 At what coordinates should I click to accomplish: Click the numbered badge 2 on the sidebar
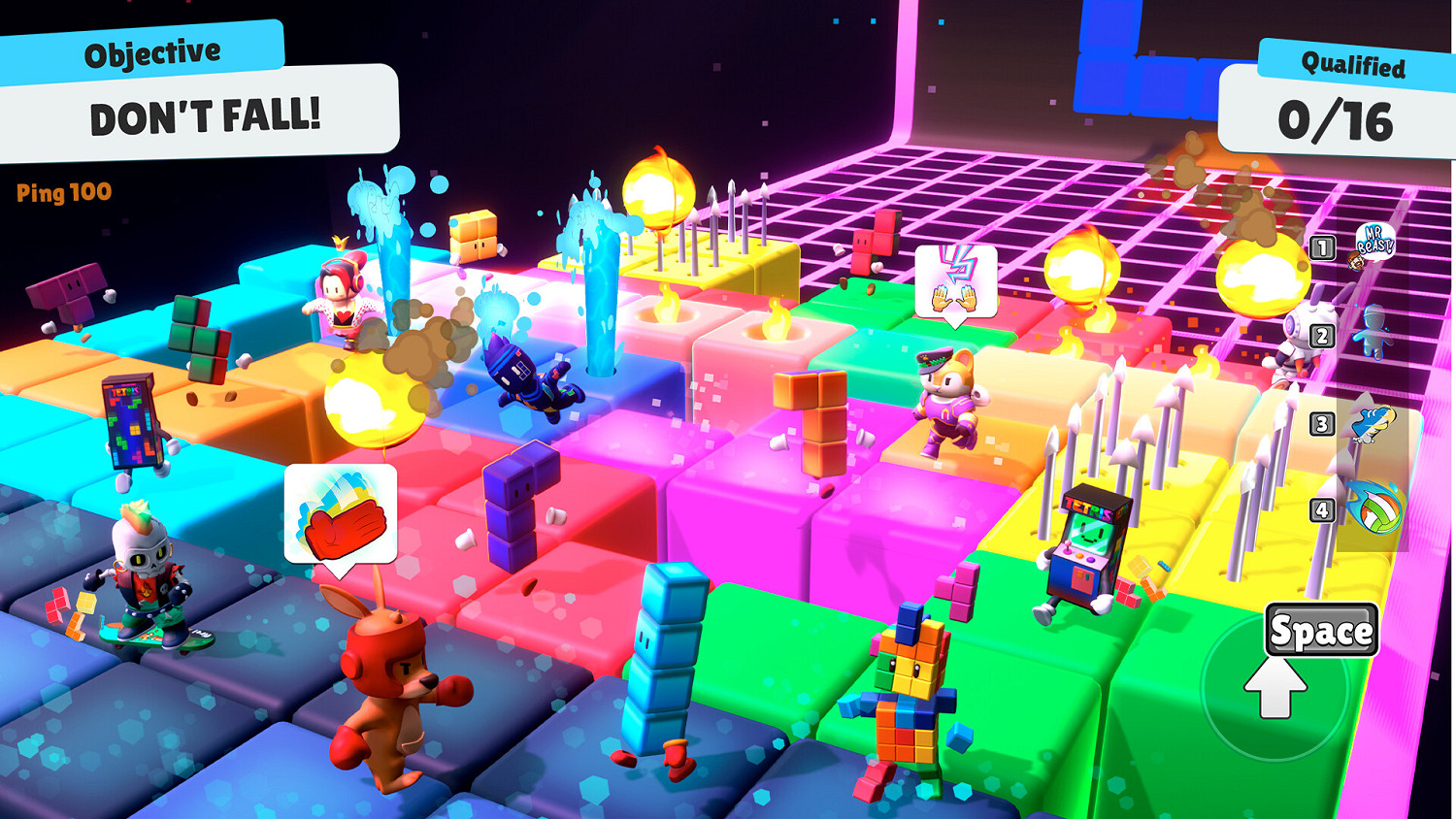point(1323,337)
